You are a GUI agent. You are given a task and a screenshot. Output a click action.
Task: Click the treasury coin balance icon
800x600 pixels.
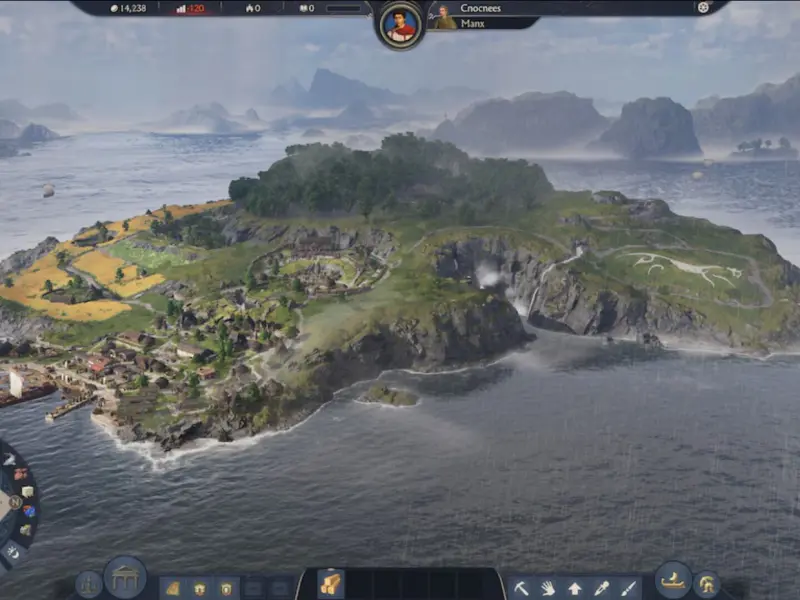113,8
